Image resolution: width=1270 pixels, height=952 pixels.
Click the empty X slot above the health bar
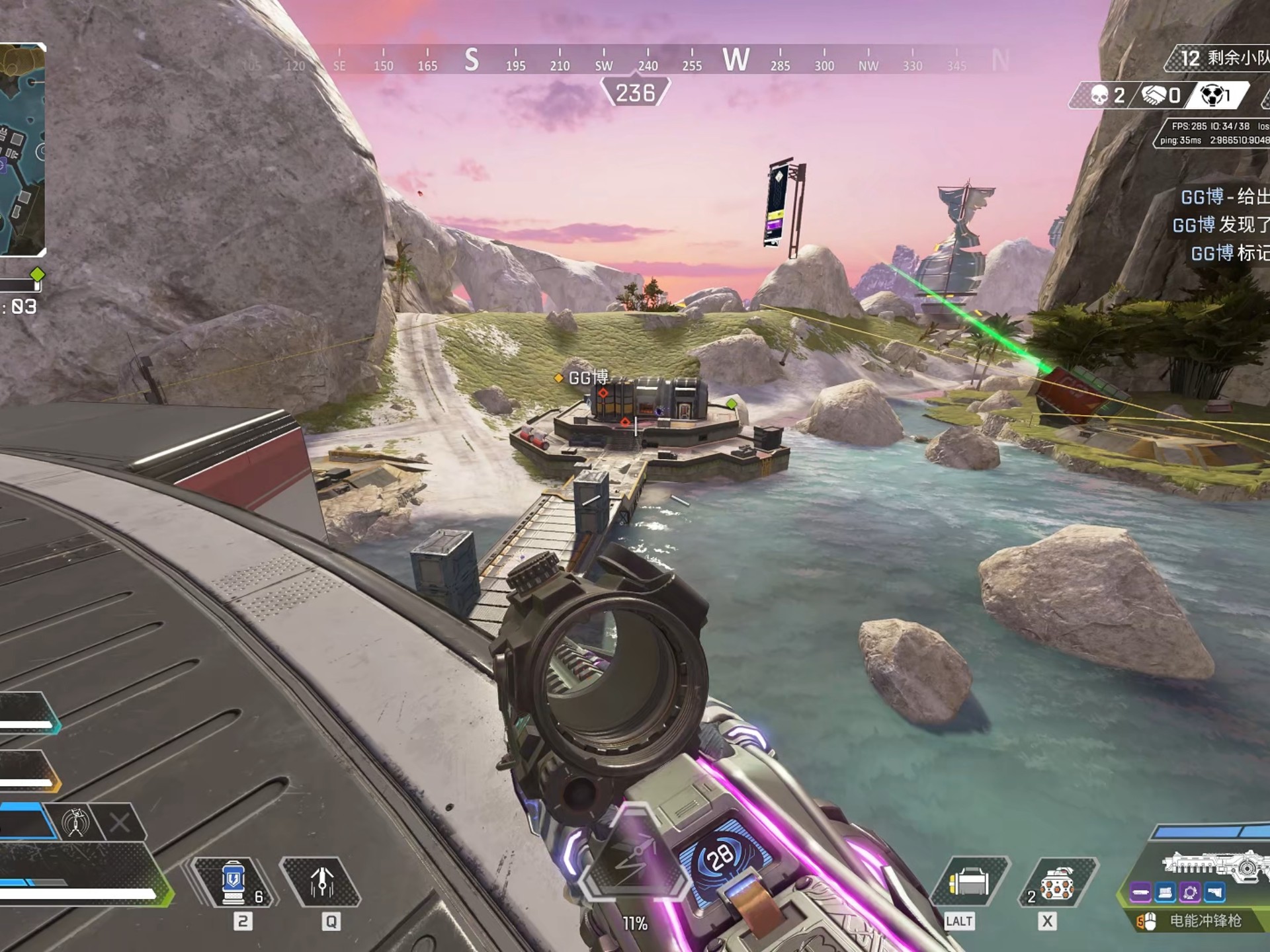tap(120, 822)
